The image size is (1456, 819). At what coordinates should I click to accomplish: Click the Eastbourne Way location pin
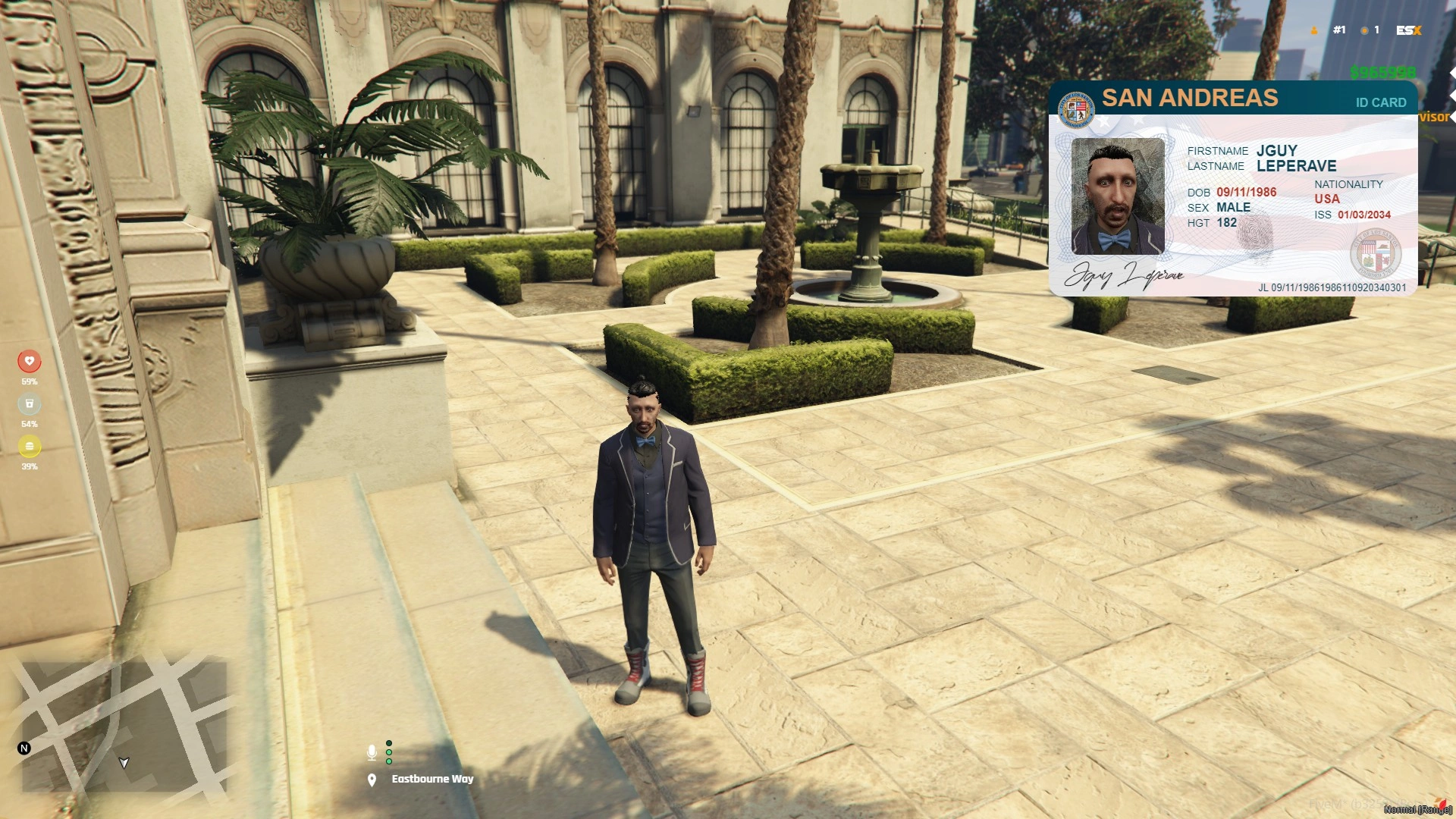pyautogui.click(x=372, y=780)
